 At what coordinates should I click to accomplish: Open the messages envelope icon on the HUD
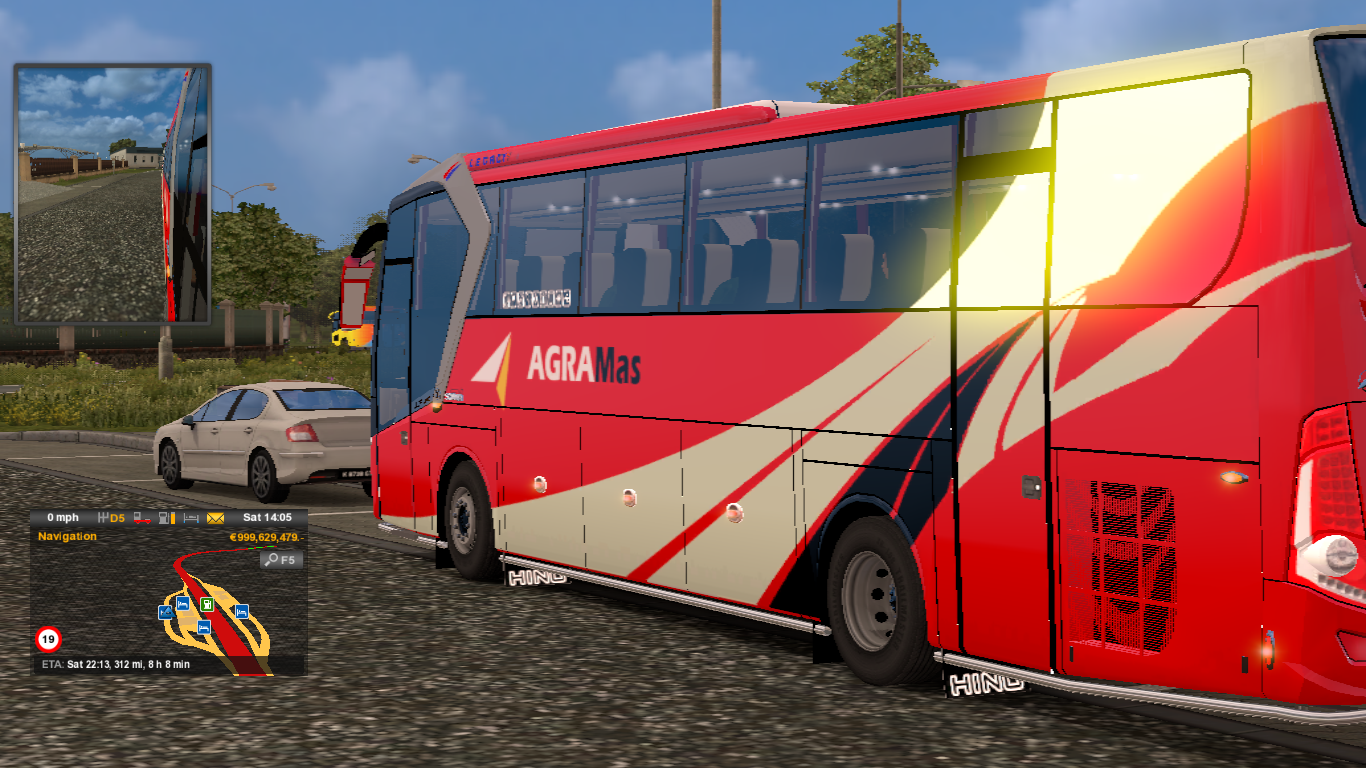(214, 518)
